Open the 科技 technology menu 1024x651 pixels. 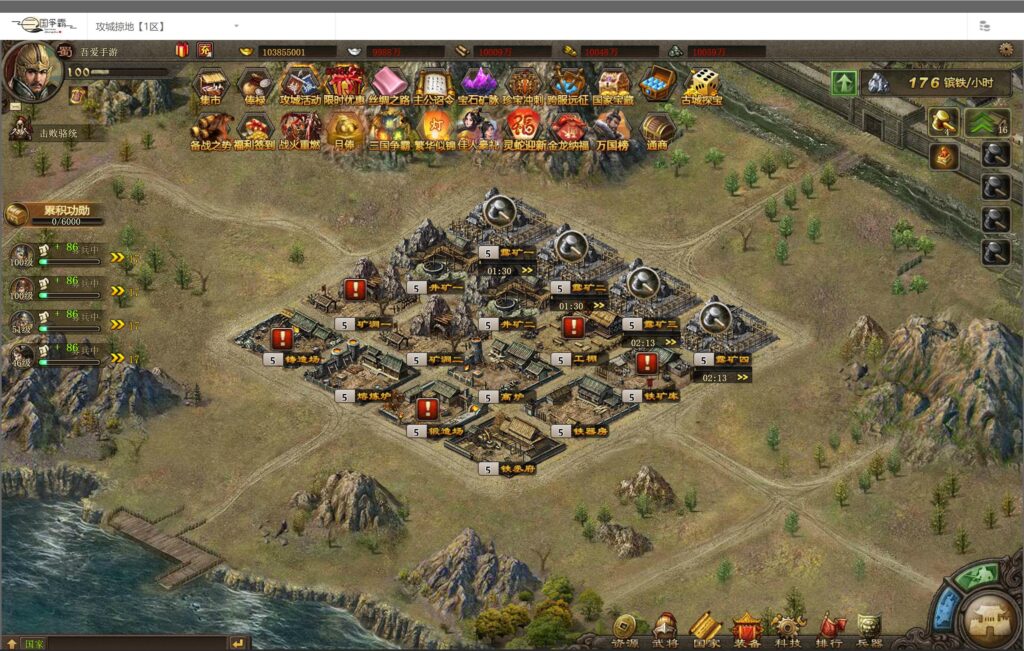click(788, 629)
